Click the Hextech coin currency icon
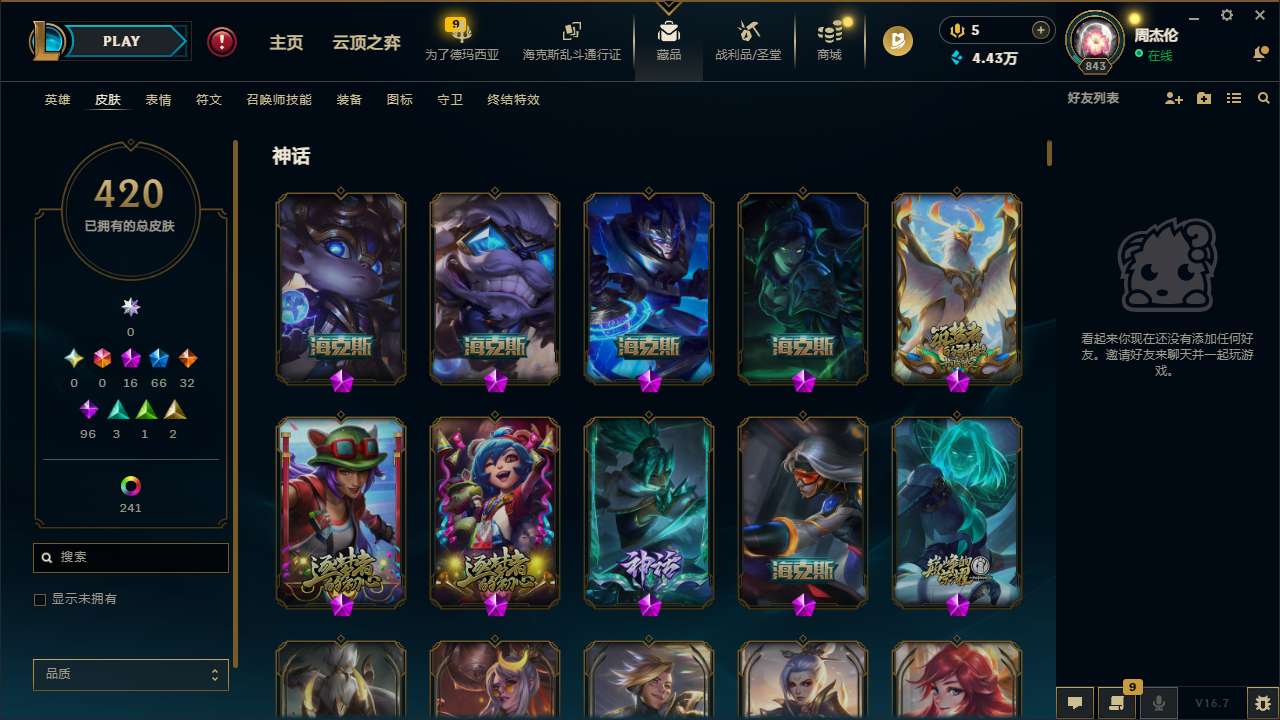This screenshot has height=720, width=1280. (x=897, y=41)
